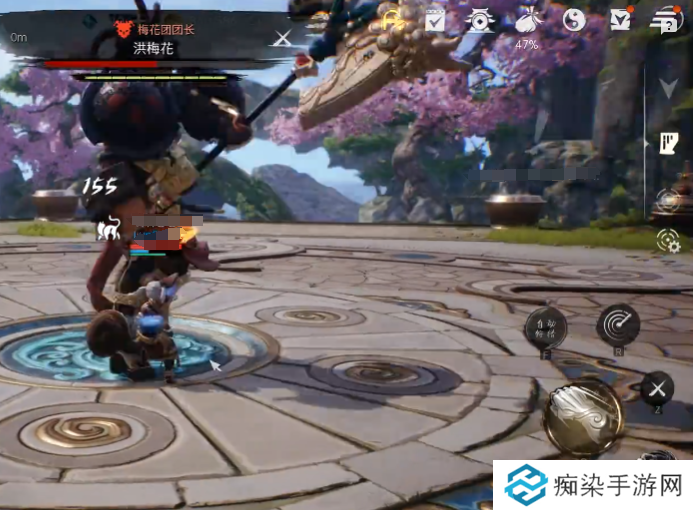Open the flag-shaped quest tracker icon
693x510 pixels.
668,144
